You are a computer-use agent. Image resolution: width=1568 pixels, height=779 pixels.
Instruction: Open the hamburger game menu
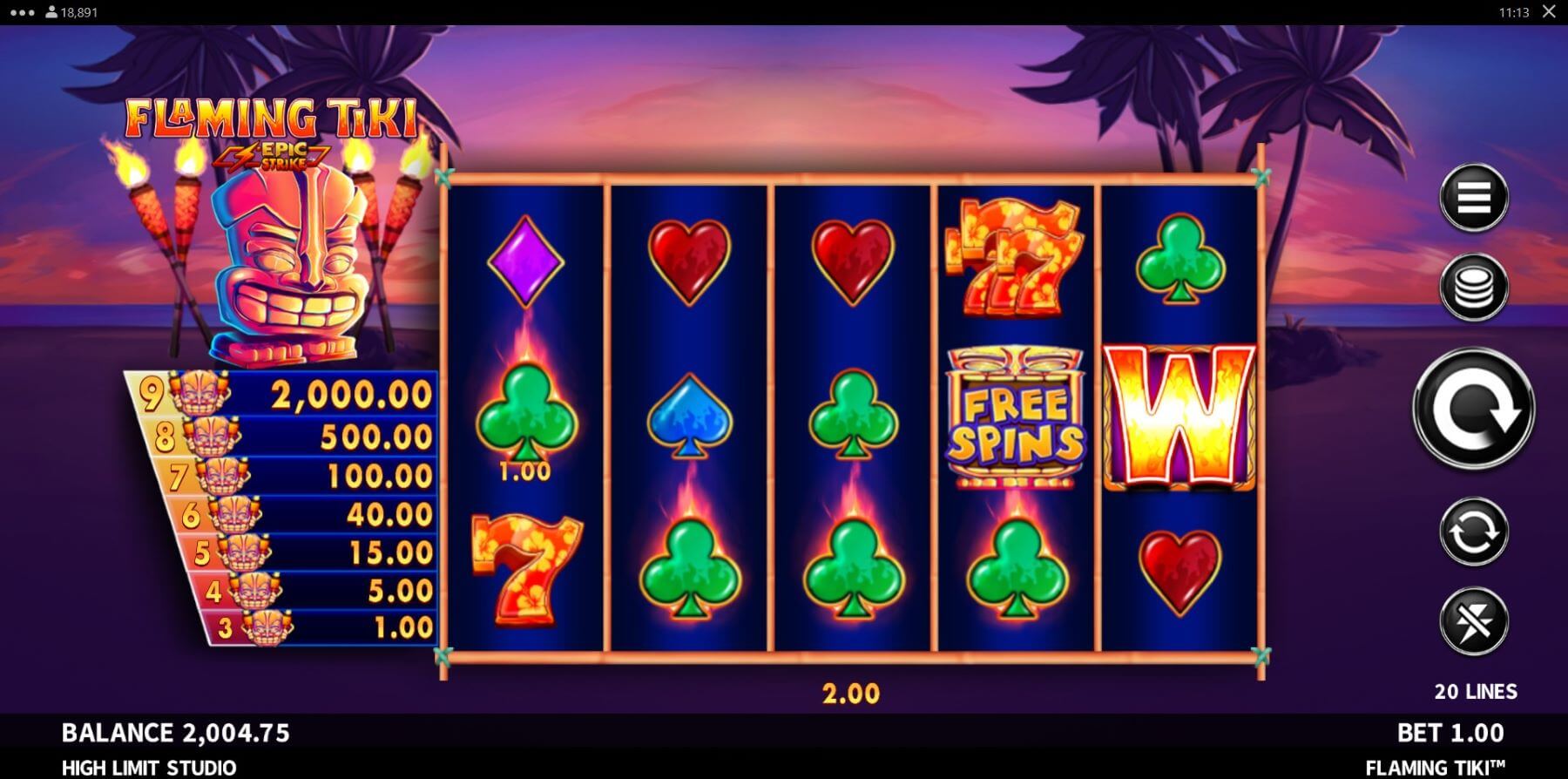[1473, 198]
